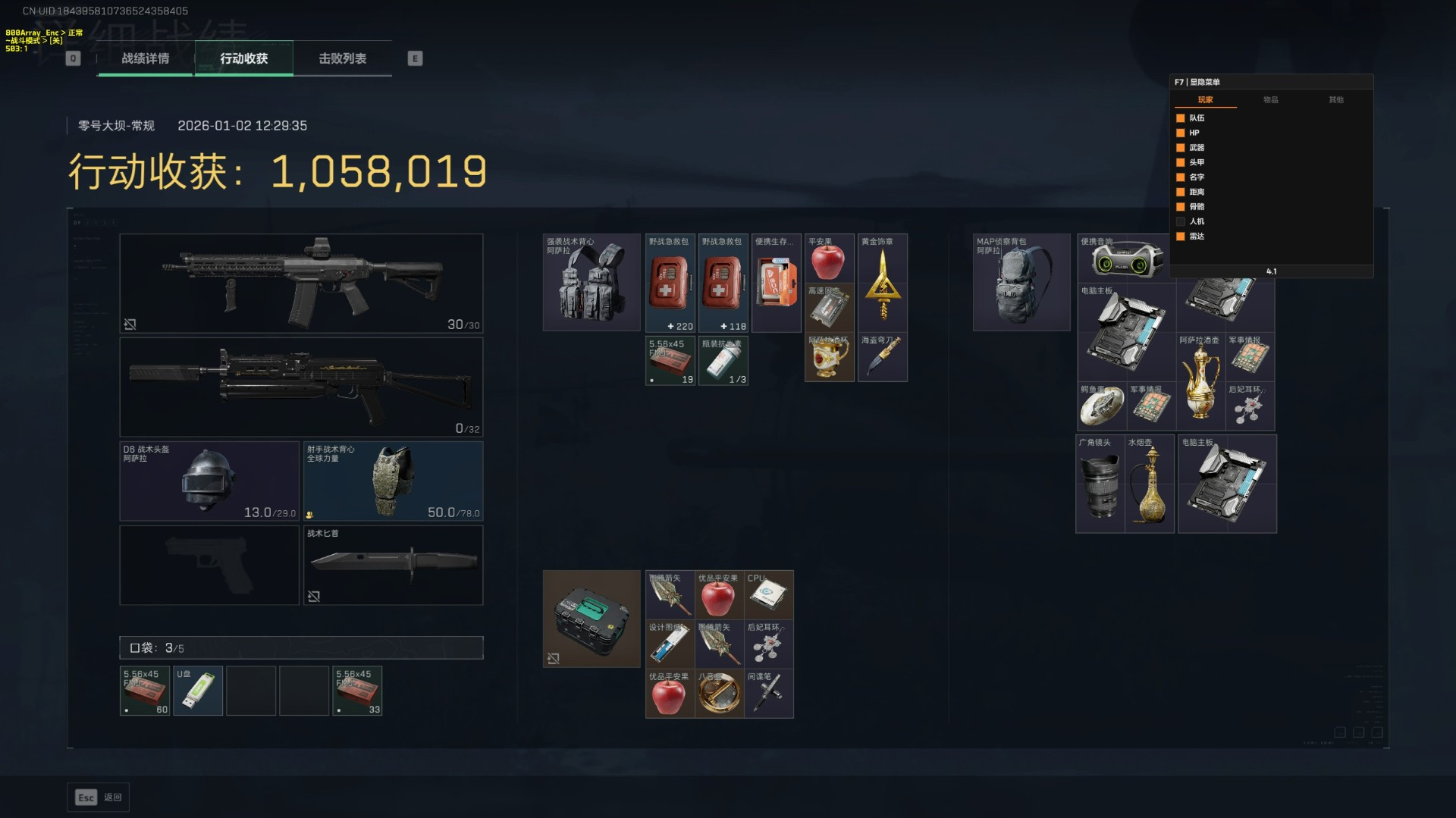Select the CPU item in safe box

click(x=768, y=595)
